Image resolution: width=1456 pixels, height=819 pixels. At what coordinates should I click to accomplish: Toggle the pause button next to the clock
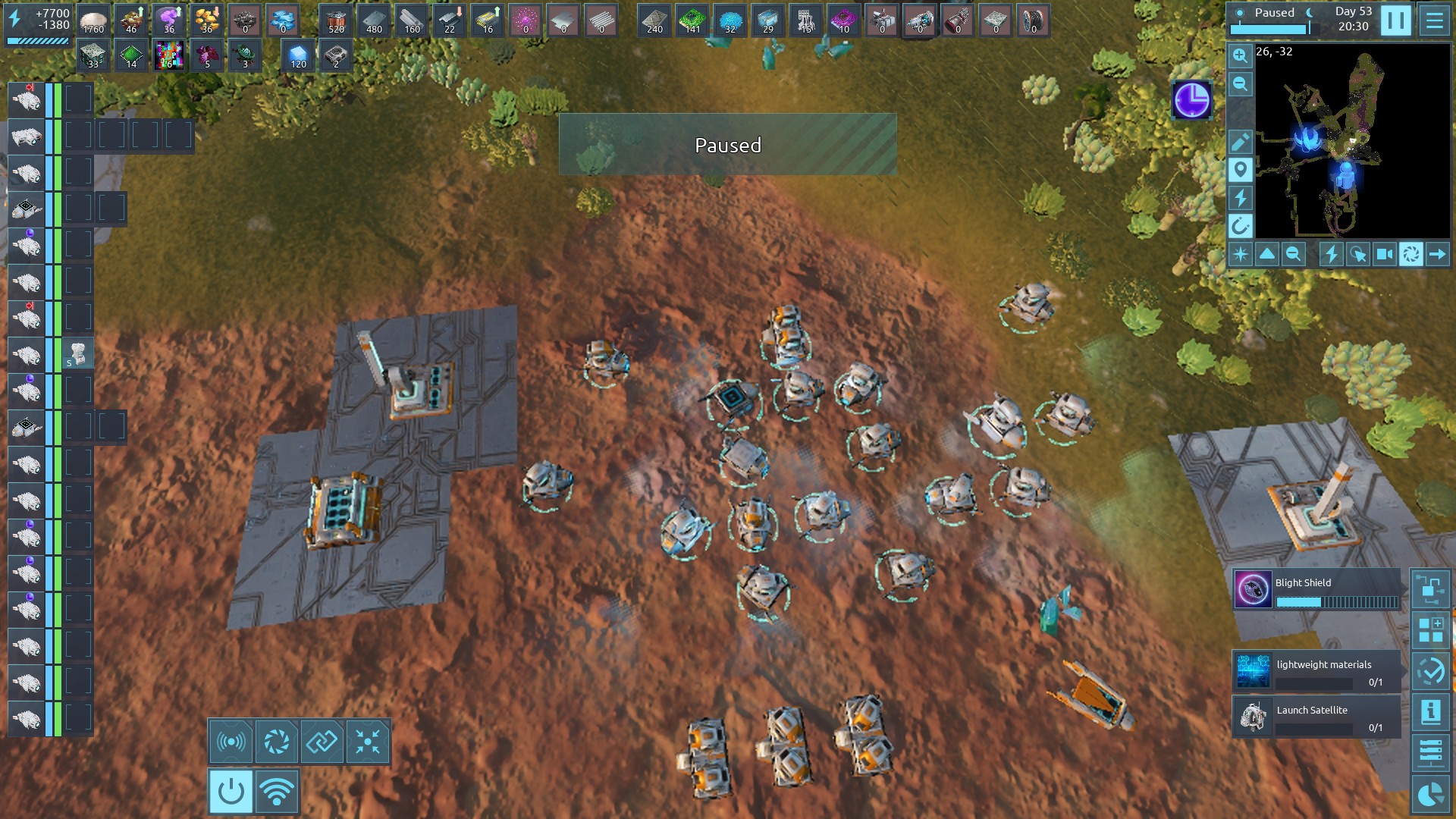click(x=1395, y=20)
